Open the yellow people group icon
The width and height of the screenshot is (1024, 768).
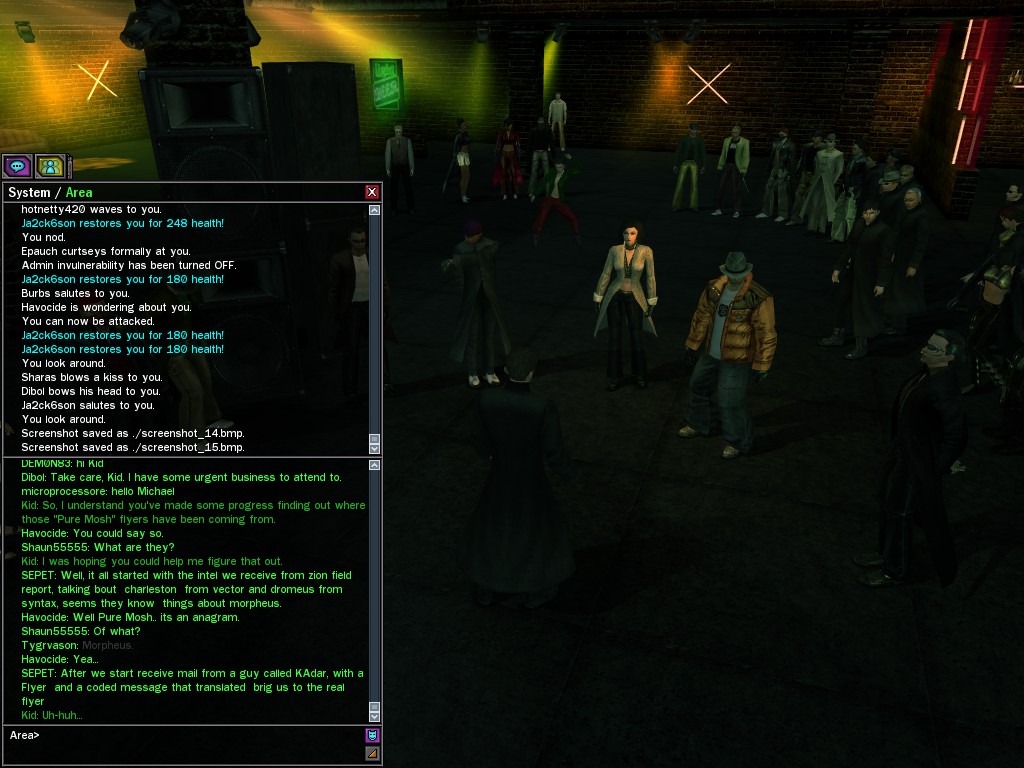click(x=50, y=166)
